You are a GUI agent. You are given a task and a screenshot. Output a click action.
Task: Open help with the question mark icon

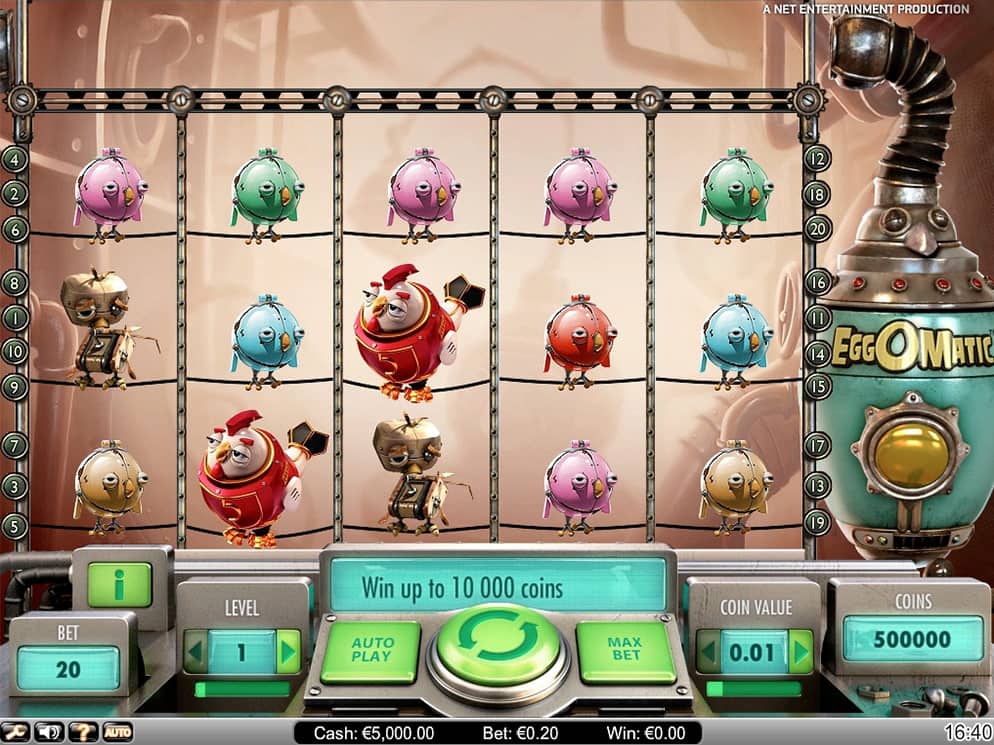point(85,733)
